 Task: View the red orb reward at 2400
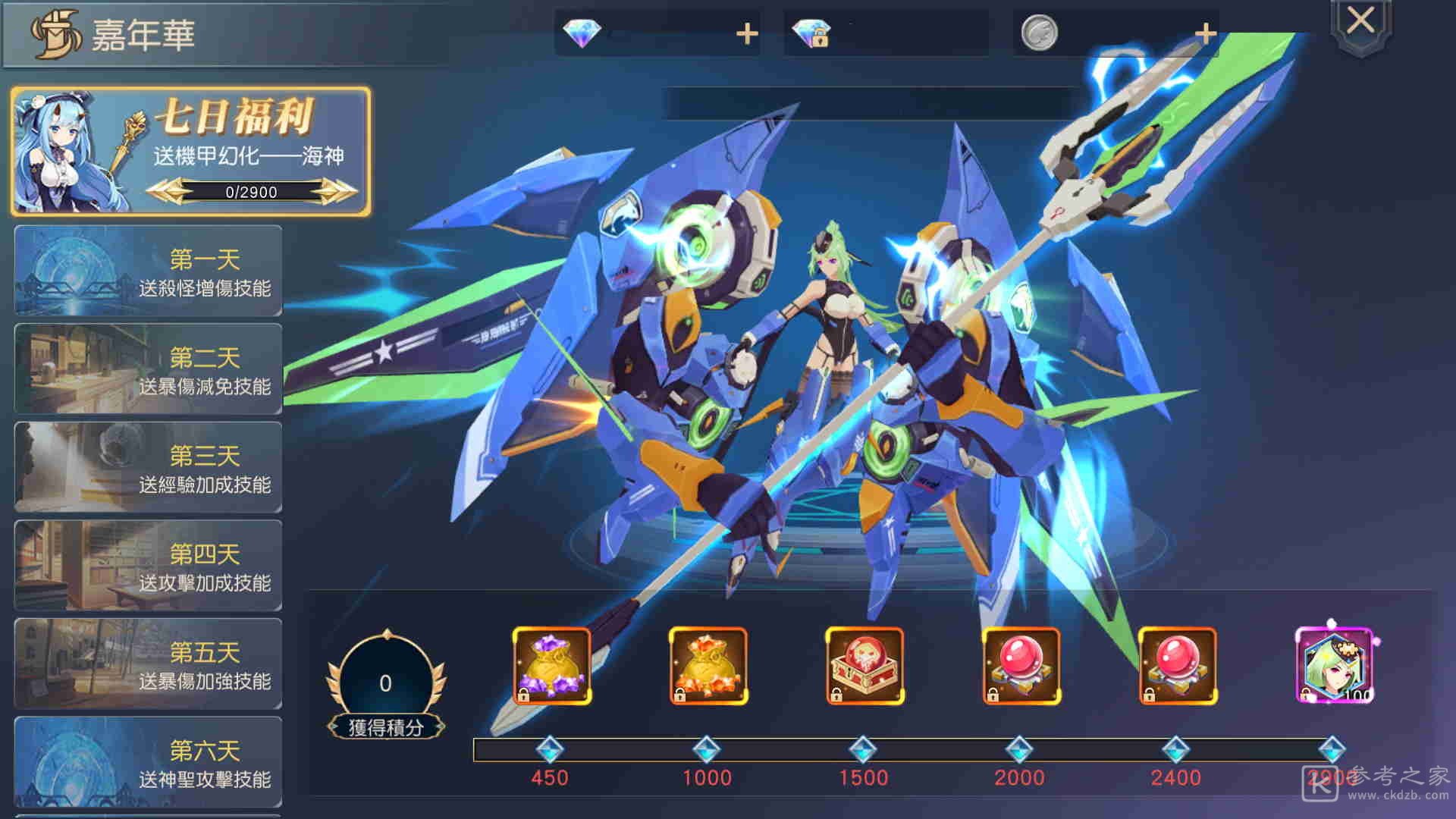(x=1177, y=667)
